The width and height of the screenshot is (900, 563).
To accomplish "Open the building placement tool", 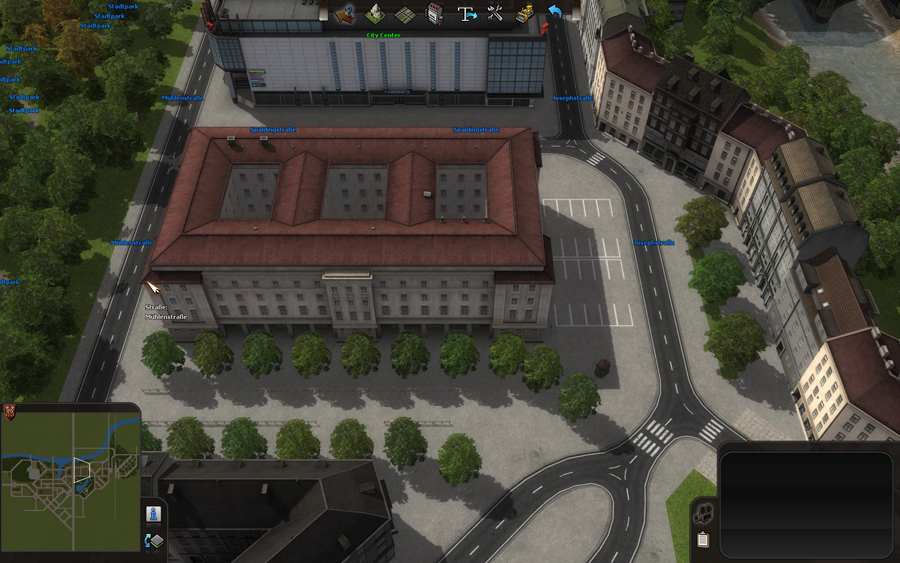I will coord(435,14).
